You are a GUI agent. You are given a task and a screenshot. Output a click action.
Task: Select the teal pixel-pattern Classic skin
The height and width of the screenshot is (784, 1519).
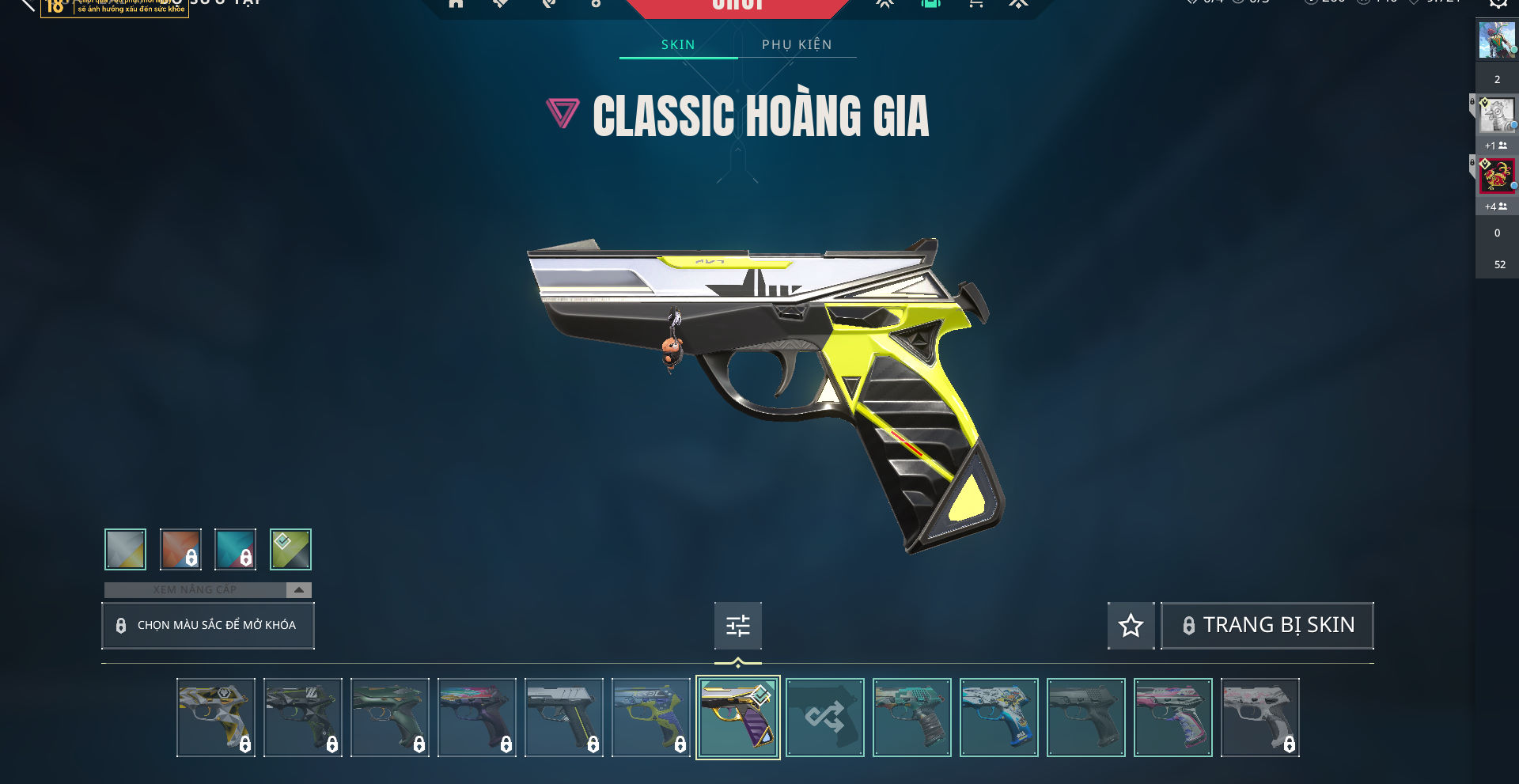[x=911, y=718]
